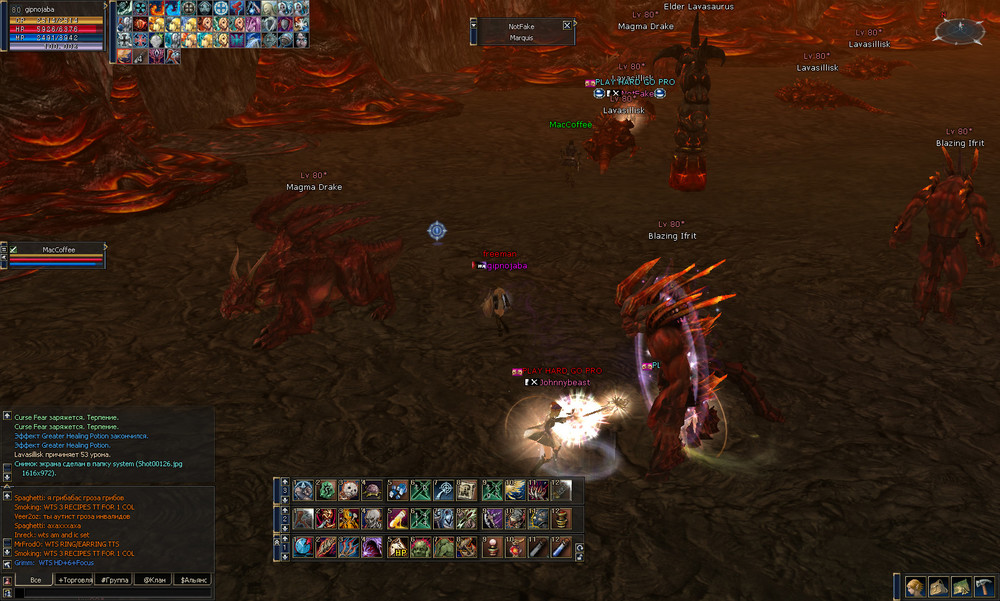Activate the white skull skill on bar 2

click(373, 519)
